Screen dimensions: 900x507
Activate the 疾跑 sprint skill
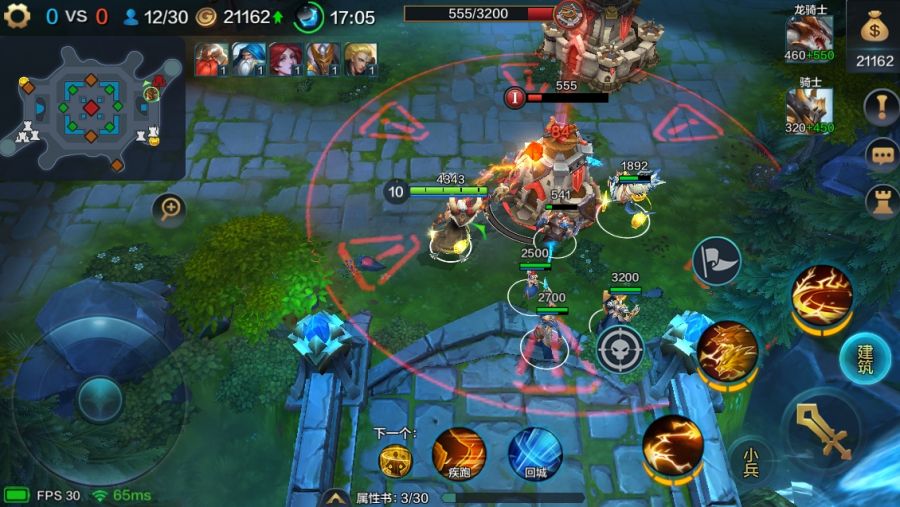point(459,453)
